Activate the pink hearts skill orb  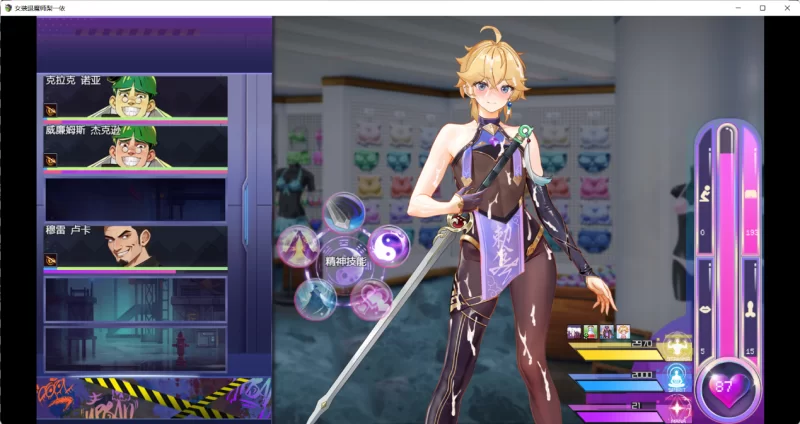click(371, 297)
